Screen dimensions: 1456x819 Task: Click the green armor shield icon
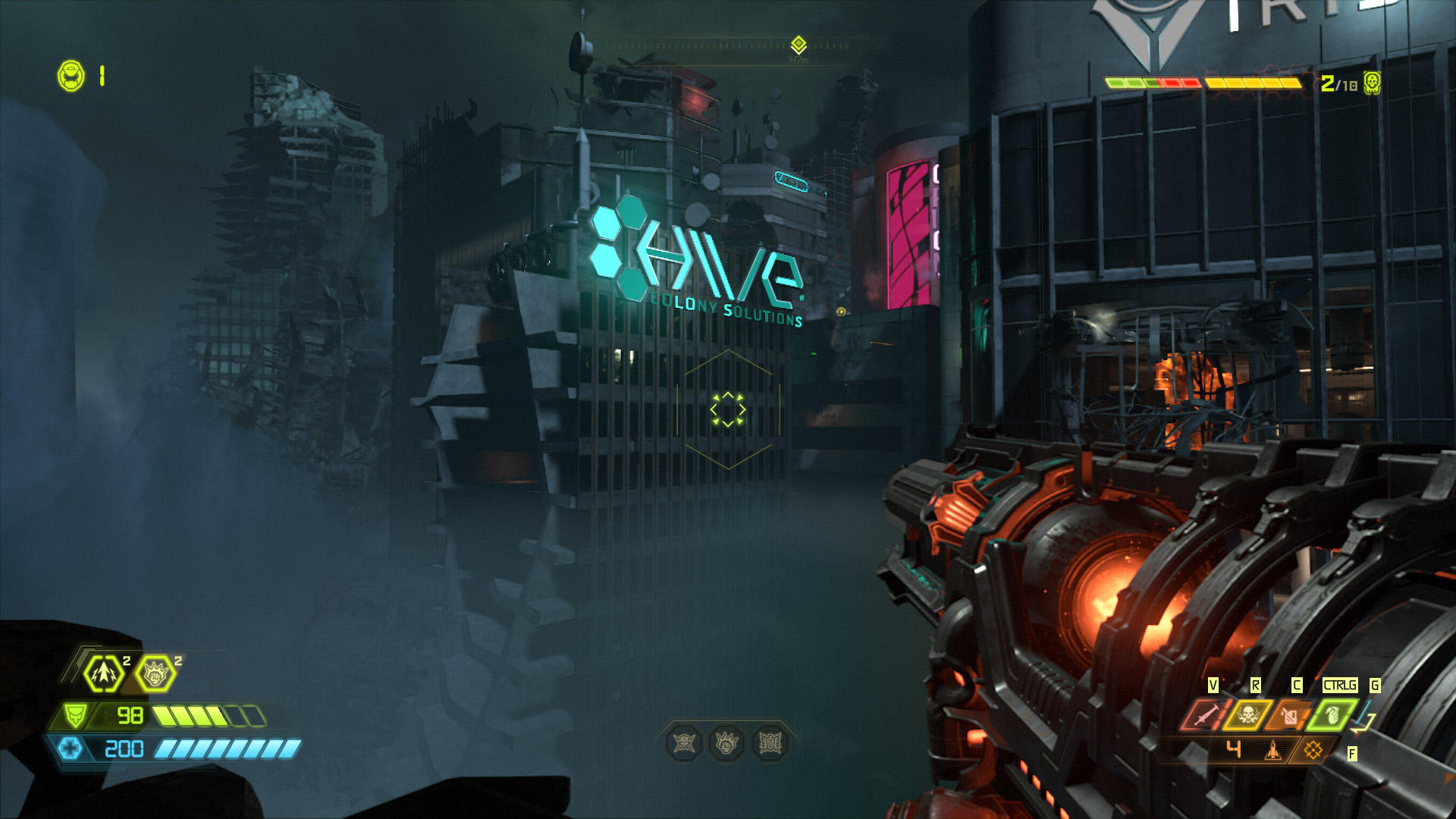pos(74,715)
